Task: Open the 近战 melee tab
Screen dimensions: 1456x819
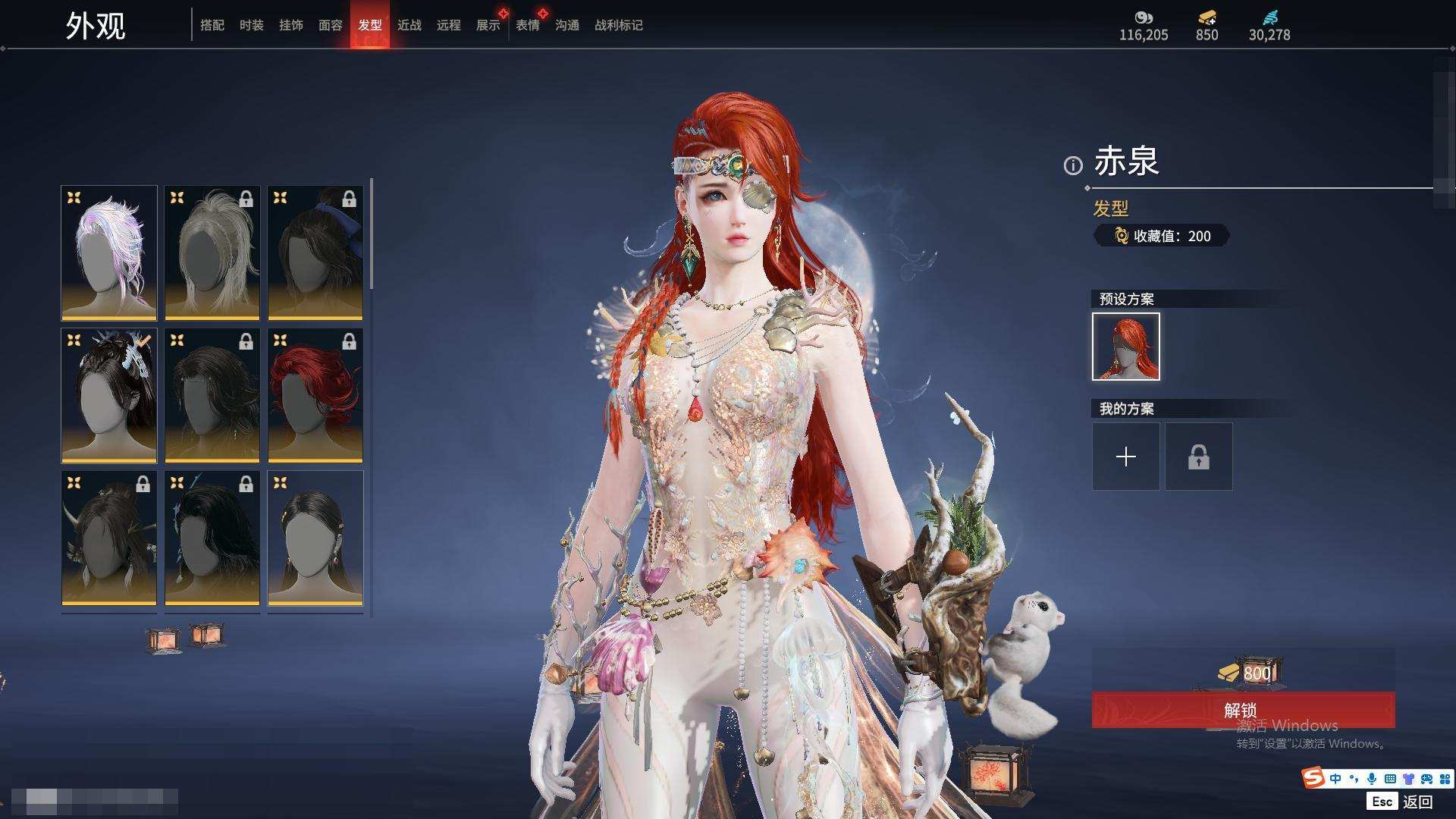Action: click(x=409, y=25)
